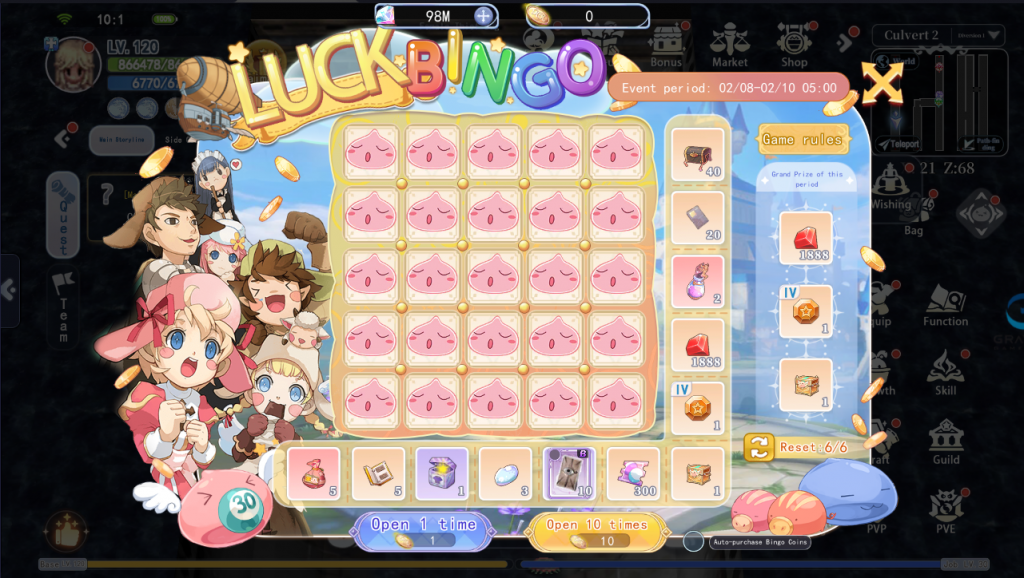The image size is (1024, 578).
Task: Select the purple gift box reward
Action: [x=441, y=473]
